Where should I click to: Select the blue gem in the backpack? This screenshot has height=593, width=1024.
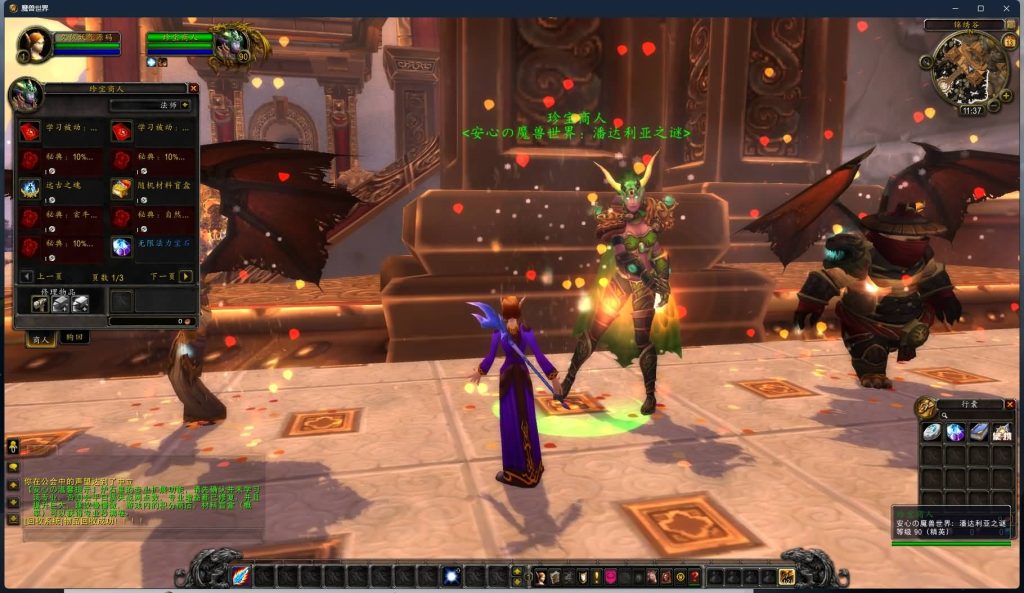point(955,432)
